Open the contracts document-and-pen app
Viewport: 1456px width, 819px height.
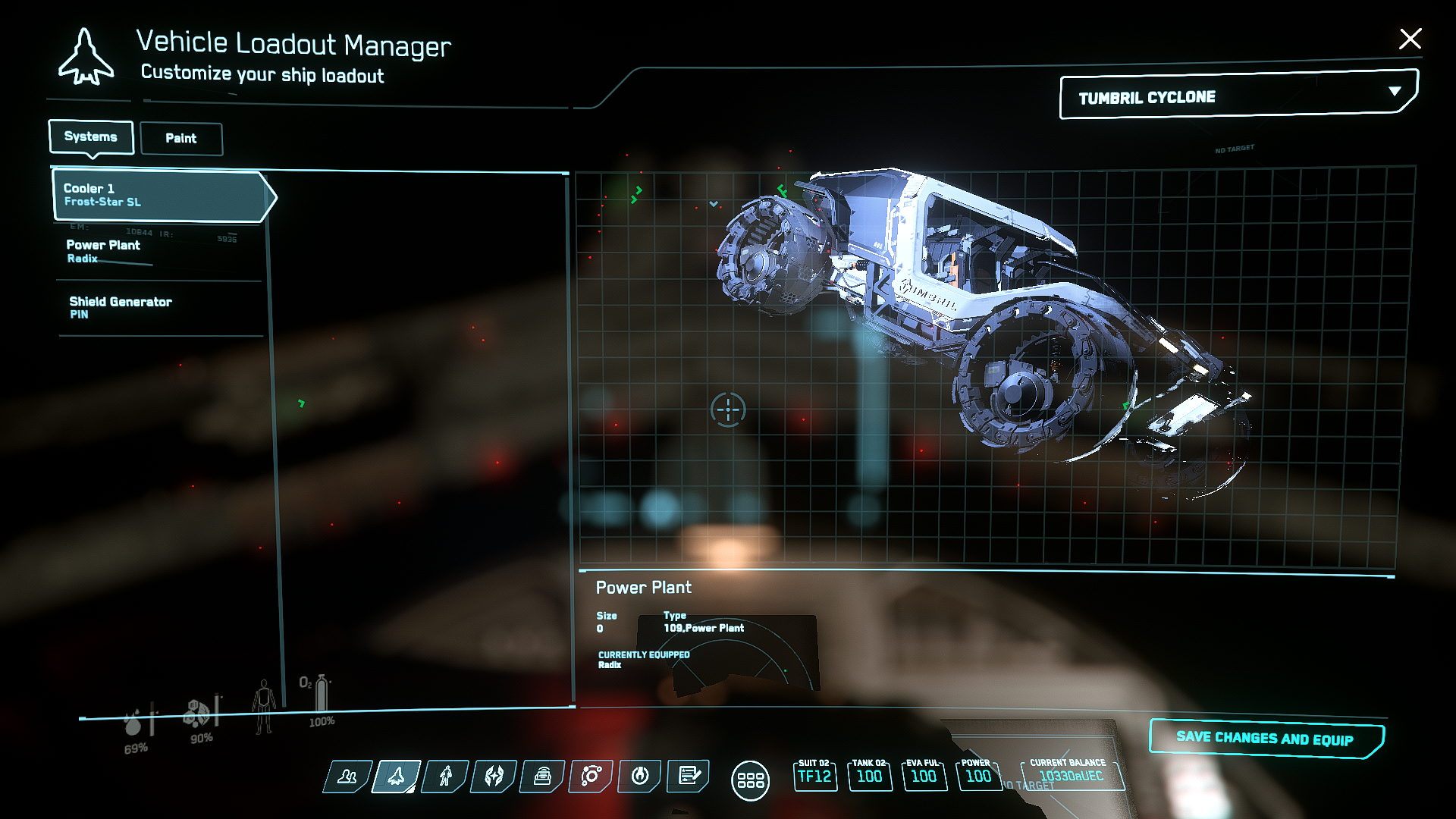tap(689, 777)
